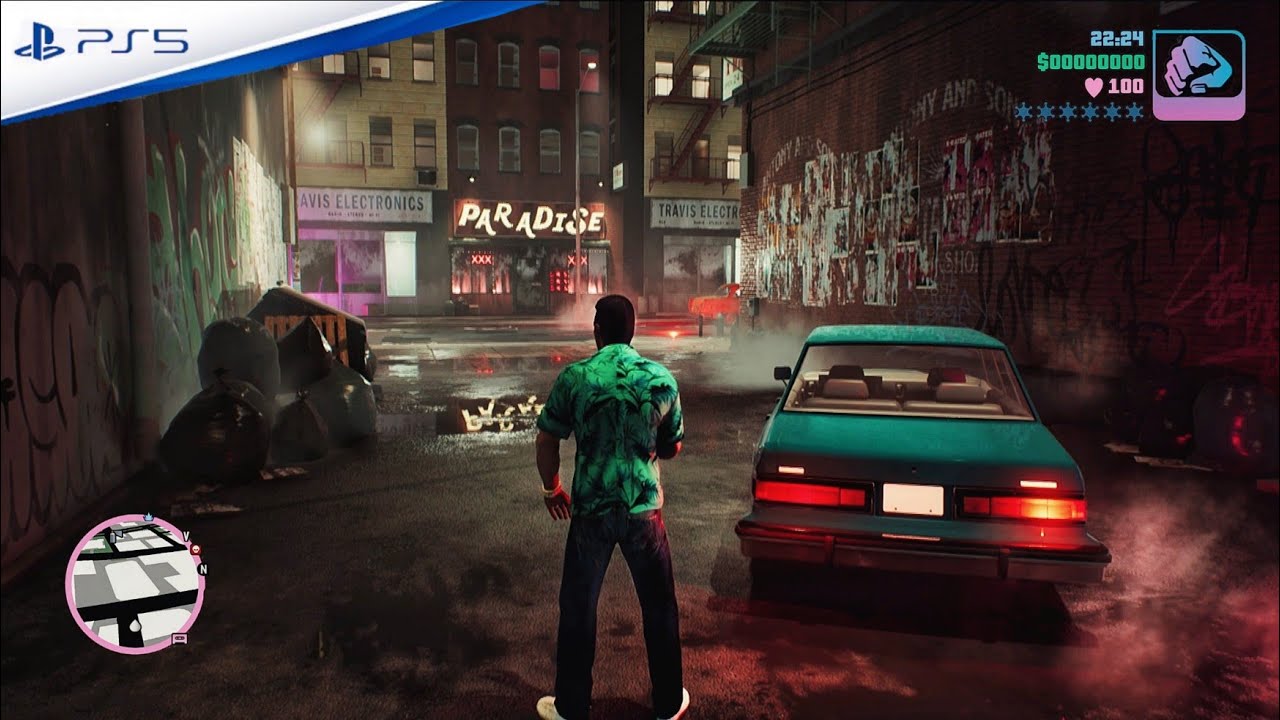
Task: Click the blue save marker icon above the minimap
Action: (x=147, y=516)
